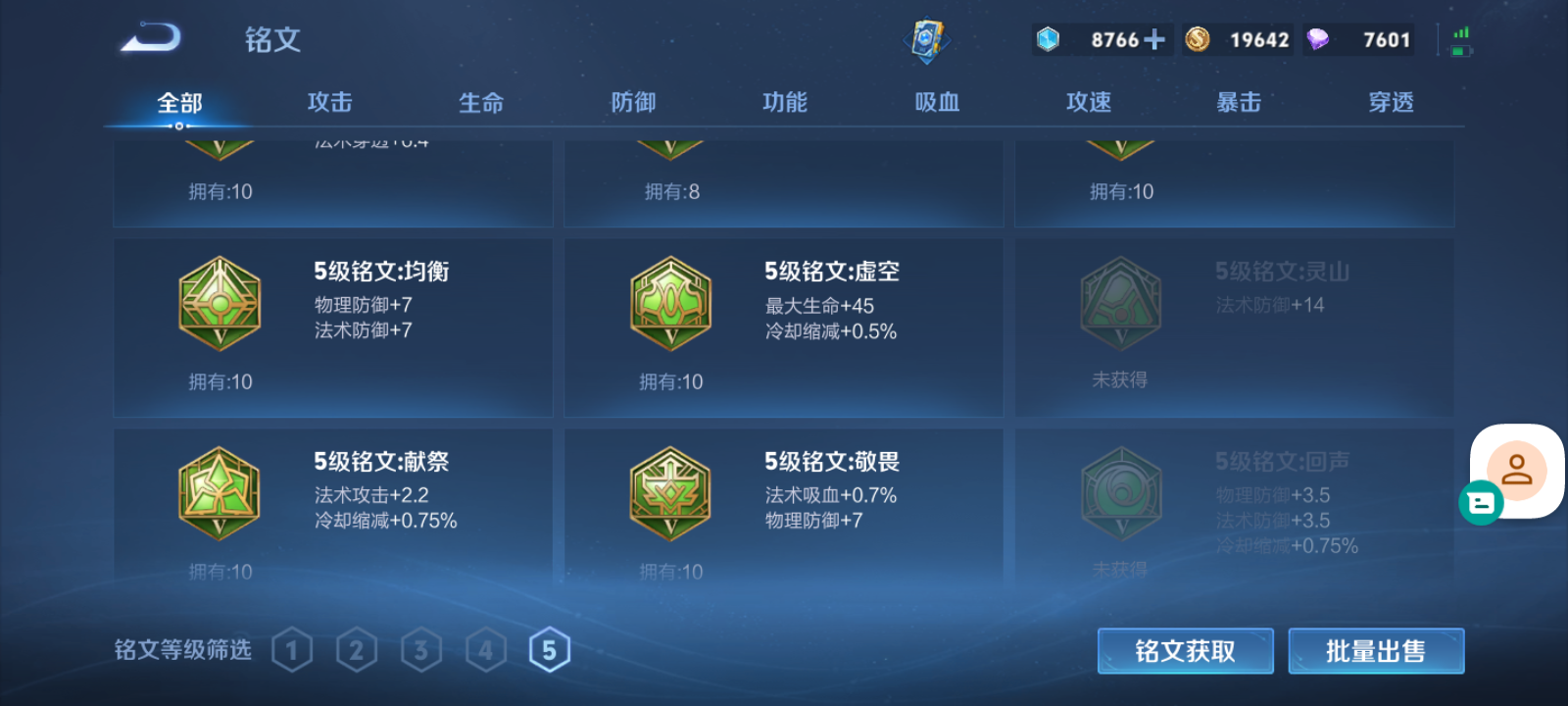Click the 批量出售 button

pos(1376,650)
